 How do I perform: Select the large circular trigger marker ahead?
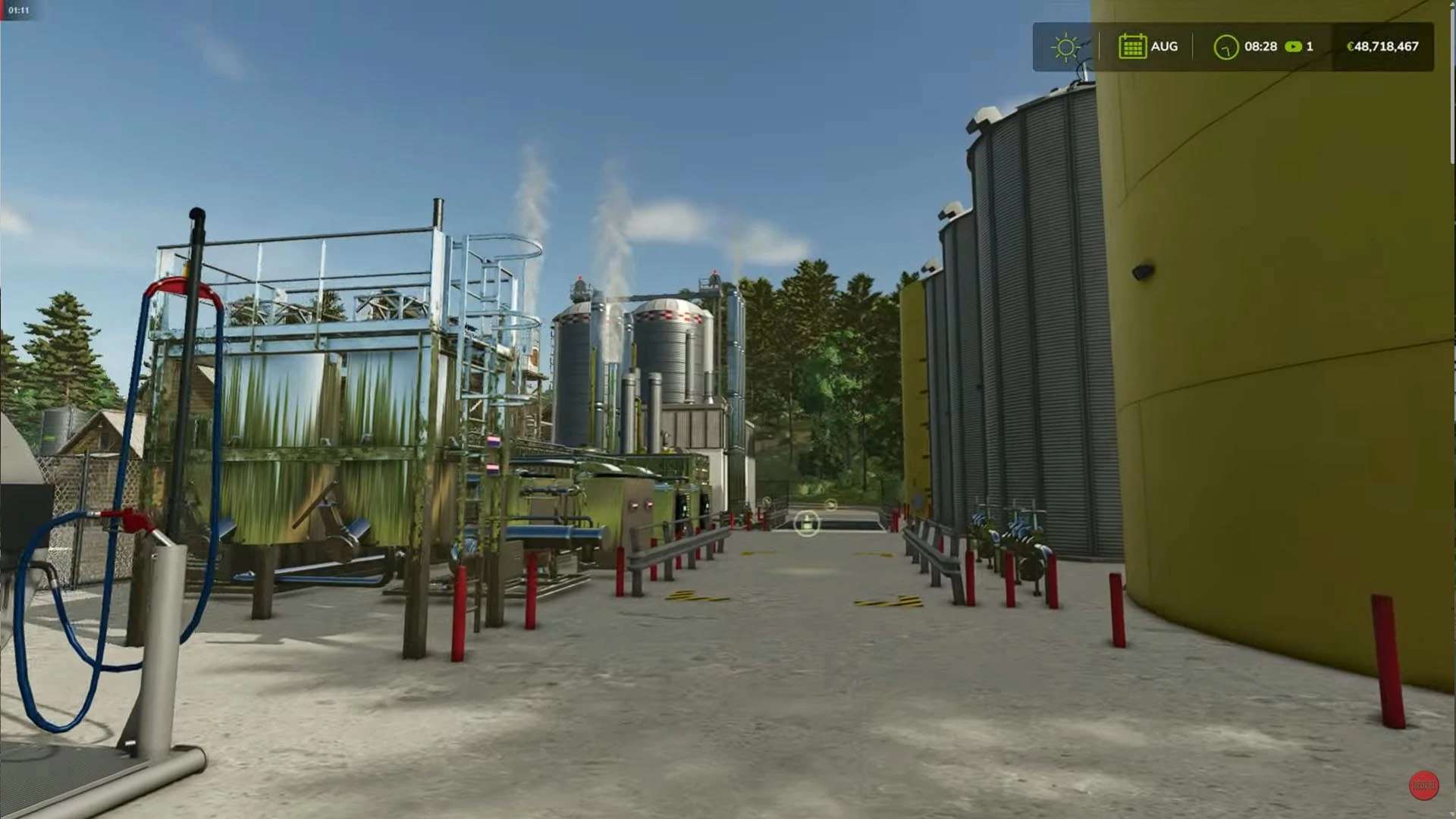(x=807, y=523)
